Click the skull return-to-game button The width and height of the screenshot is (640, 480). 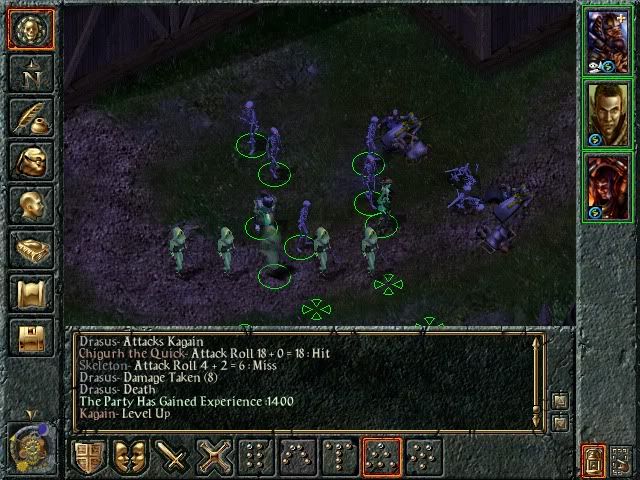pyautogui.click(x=31, y=29)
